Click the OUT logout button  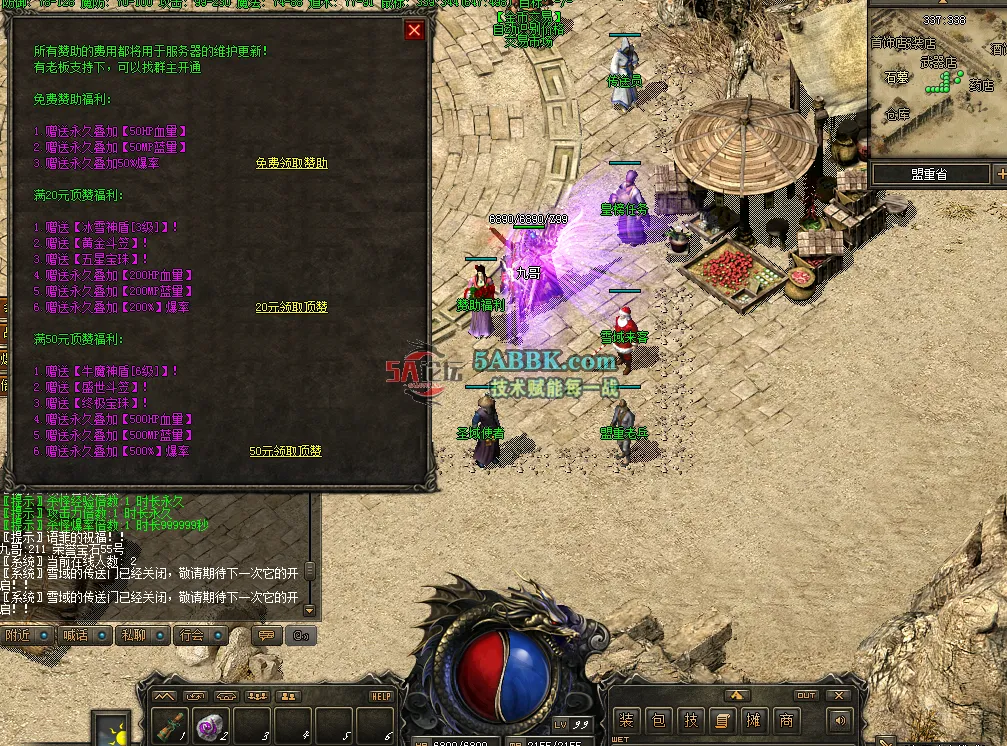[x=806, y=695]
